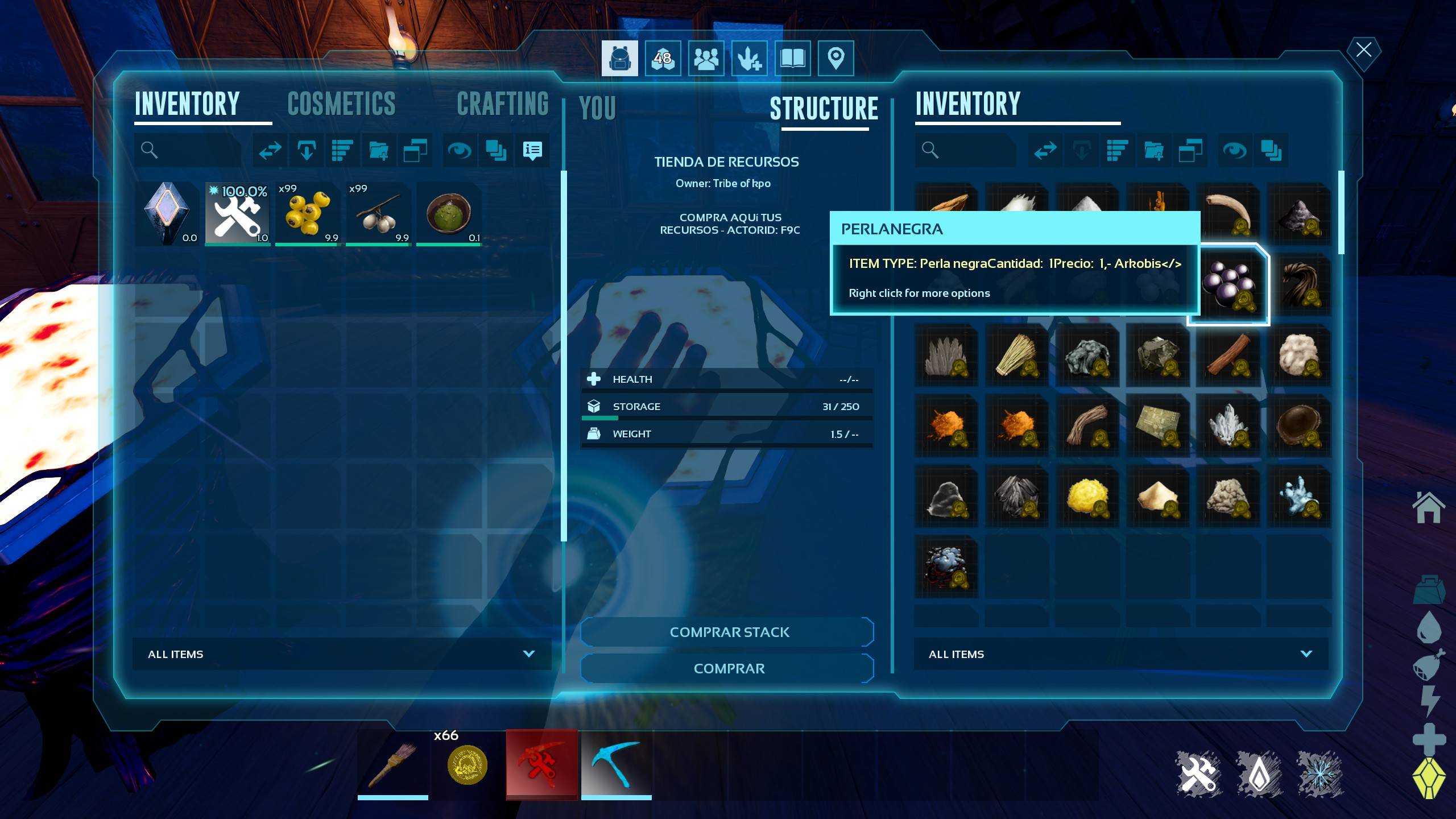Screen dimensions: 1456x819
Task: Choose the yellow berries stack
Action: [x=308, y=214]
